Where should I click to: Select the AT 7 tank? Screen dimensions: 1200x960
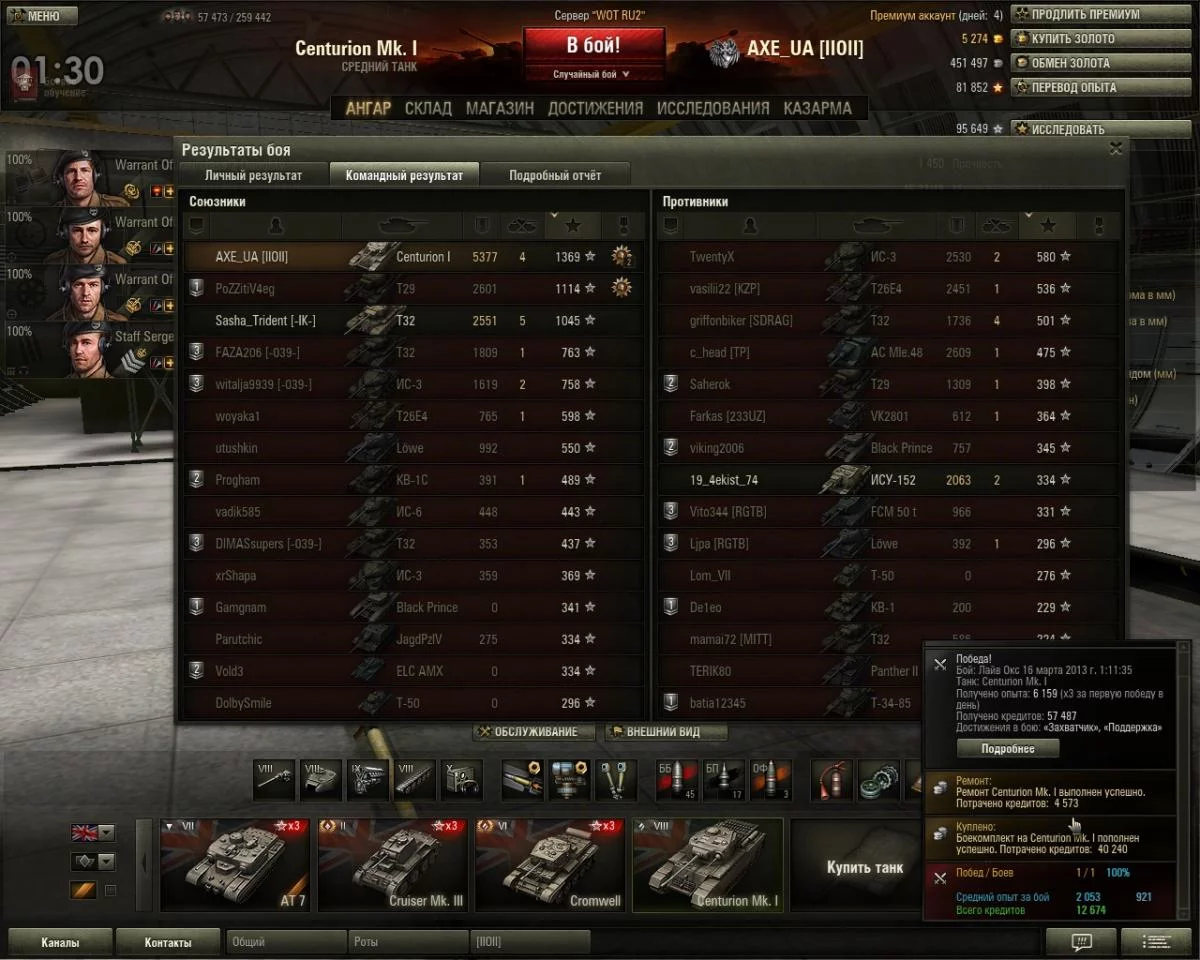235,865
